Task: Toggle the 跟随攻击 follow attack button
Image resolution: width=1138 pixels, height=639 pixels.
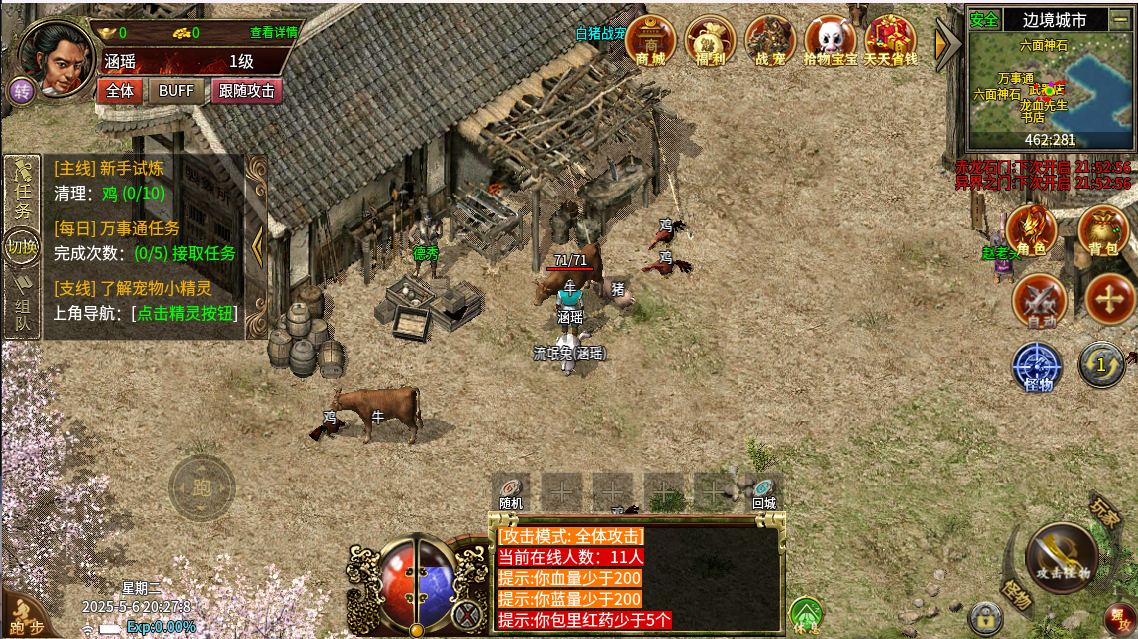Action: coord(246,90)
